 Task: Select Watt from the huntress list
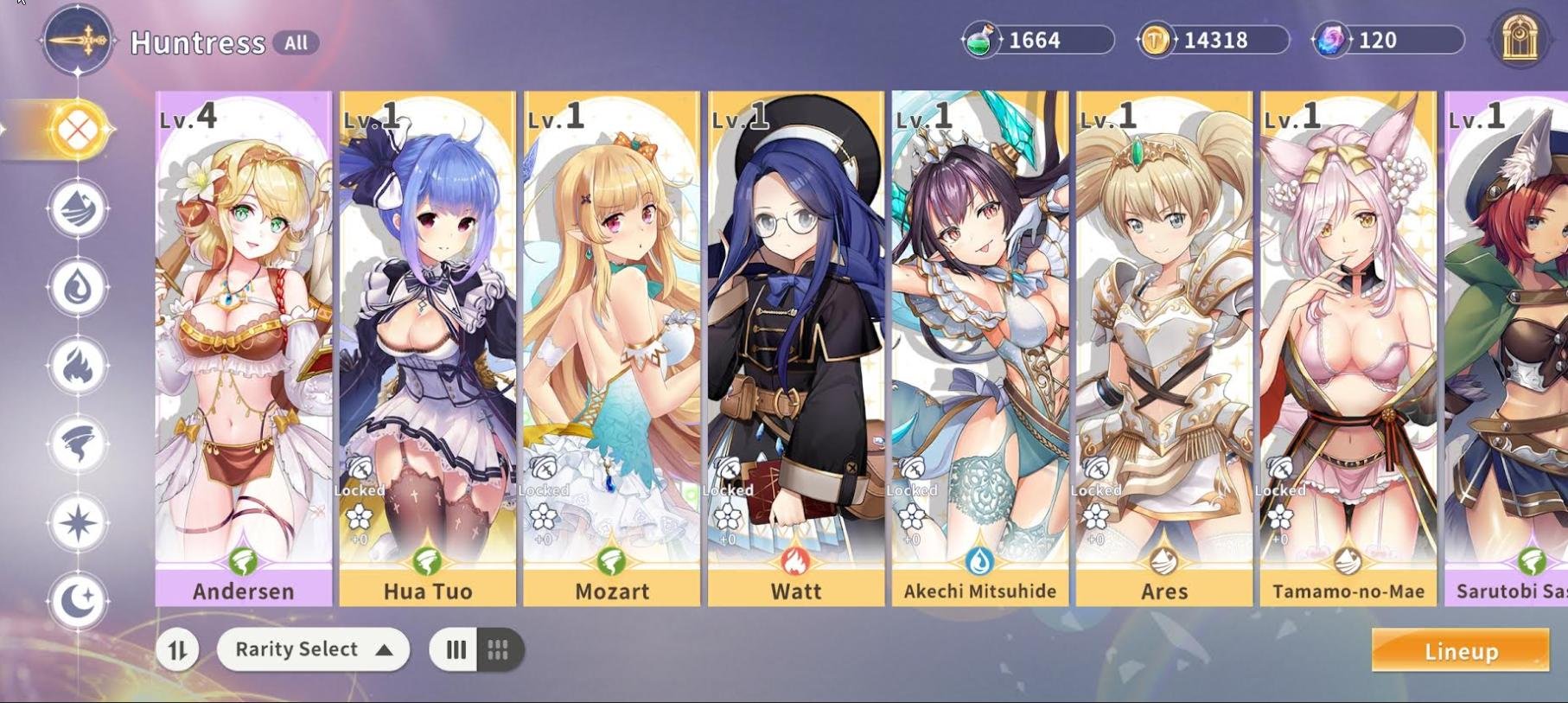tap(795, 346)
